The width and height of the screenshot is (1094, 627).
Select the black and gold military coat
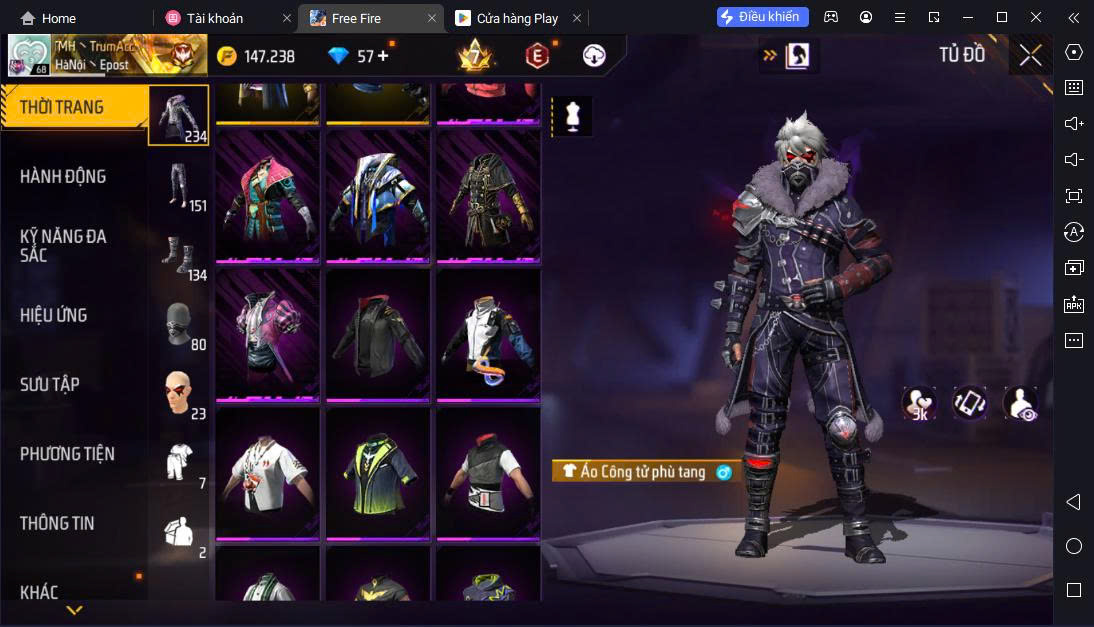[x=488, y=195]
